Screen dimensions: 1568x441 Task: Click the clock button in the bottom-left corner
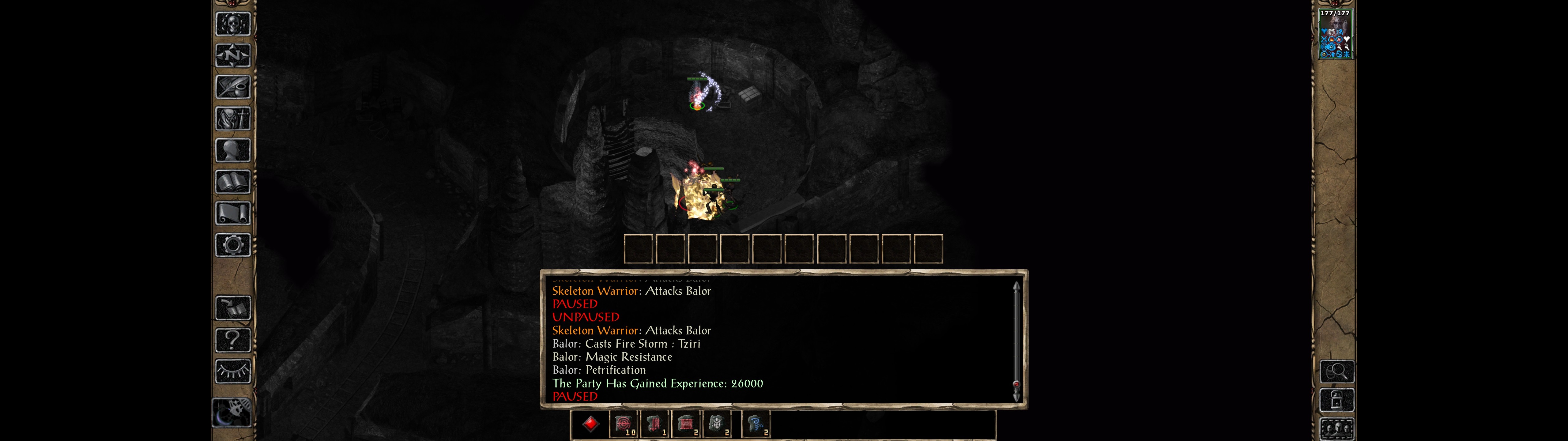tap(232, 413)
